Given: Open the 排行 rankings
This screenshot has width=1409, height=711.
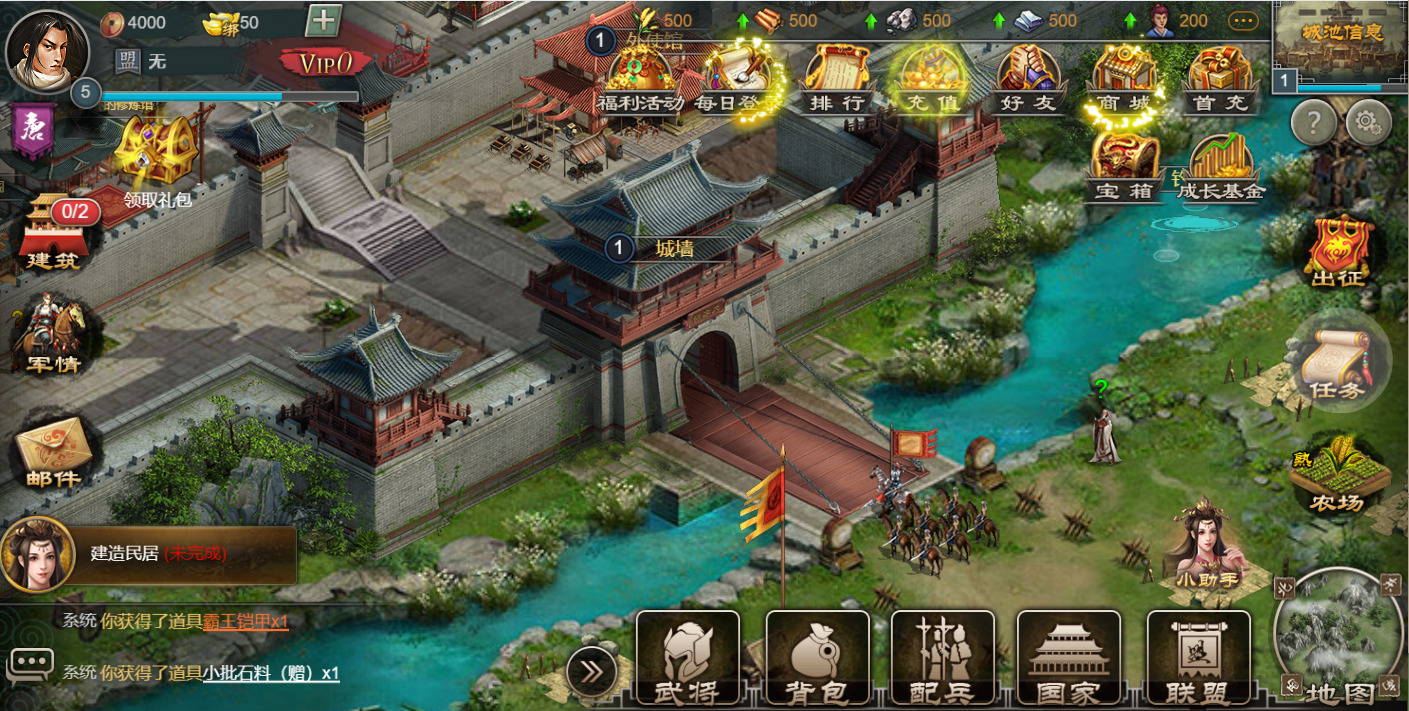Looking at the screenshot, I should (837, 77).
